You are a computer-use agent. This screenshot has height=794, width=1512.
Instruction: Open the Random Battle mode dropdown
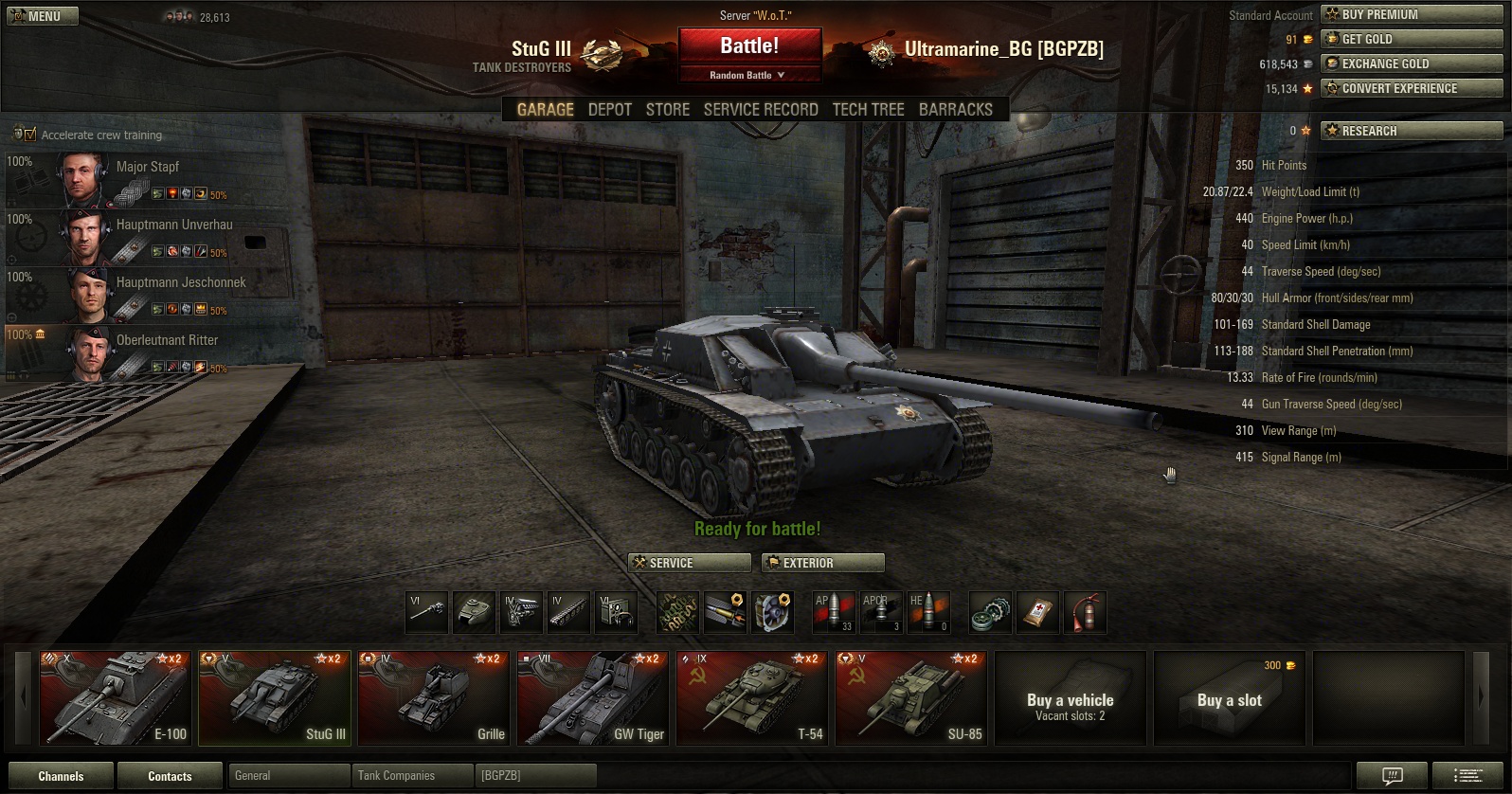point(748,75)
